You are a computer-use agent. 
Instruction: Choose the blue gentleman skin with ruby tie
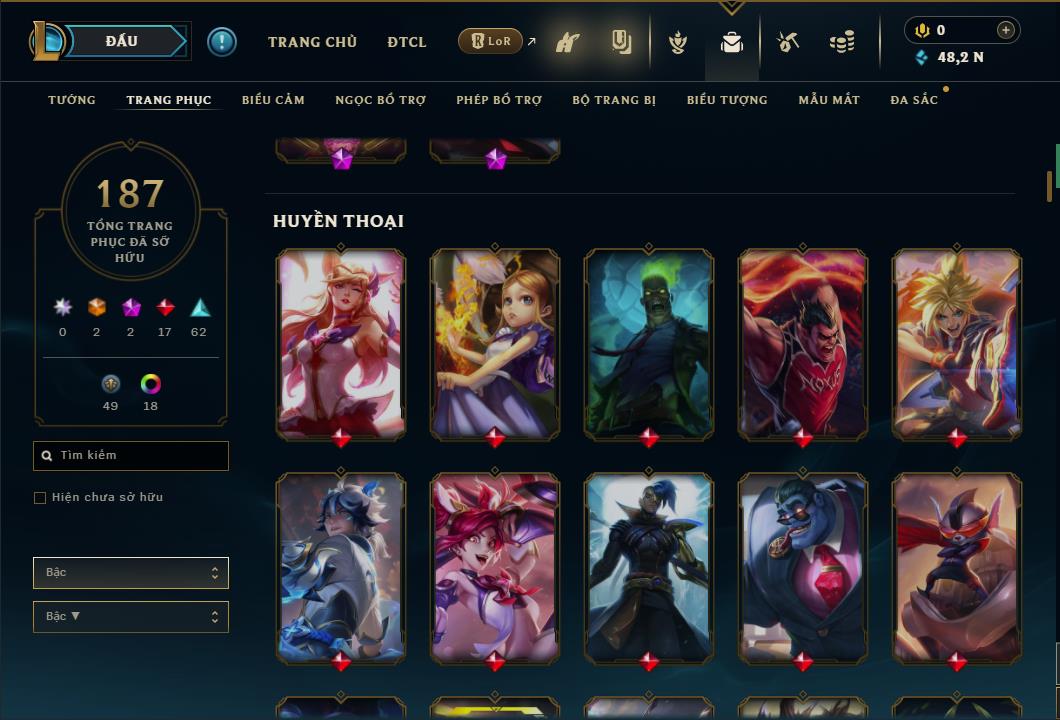tap(803, 567)
